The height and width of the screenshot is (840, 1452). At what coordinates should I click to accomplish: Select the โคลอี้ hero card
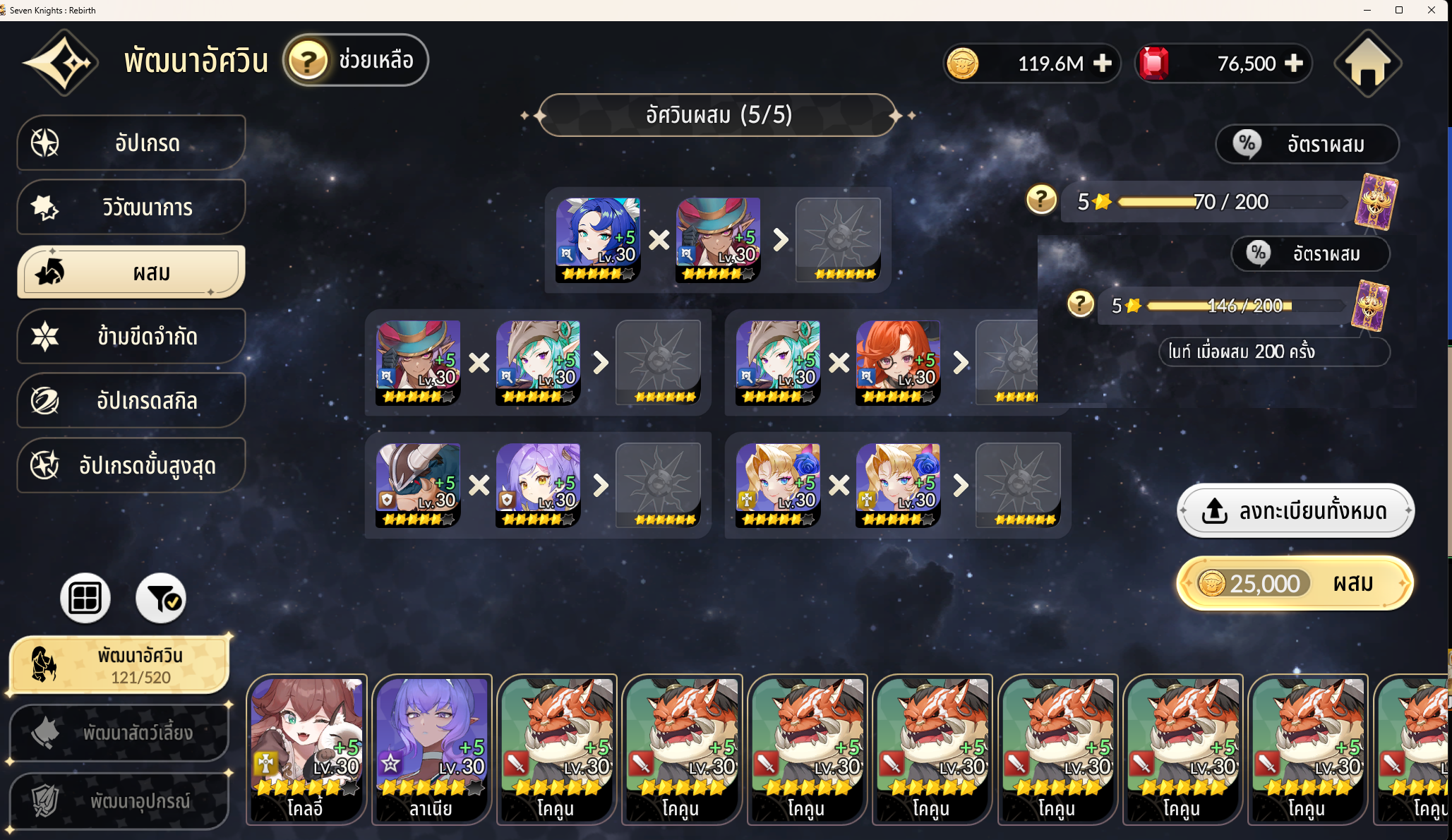[x=306, y=750]
